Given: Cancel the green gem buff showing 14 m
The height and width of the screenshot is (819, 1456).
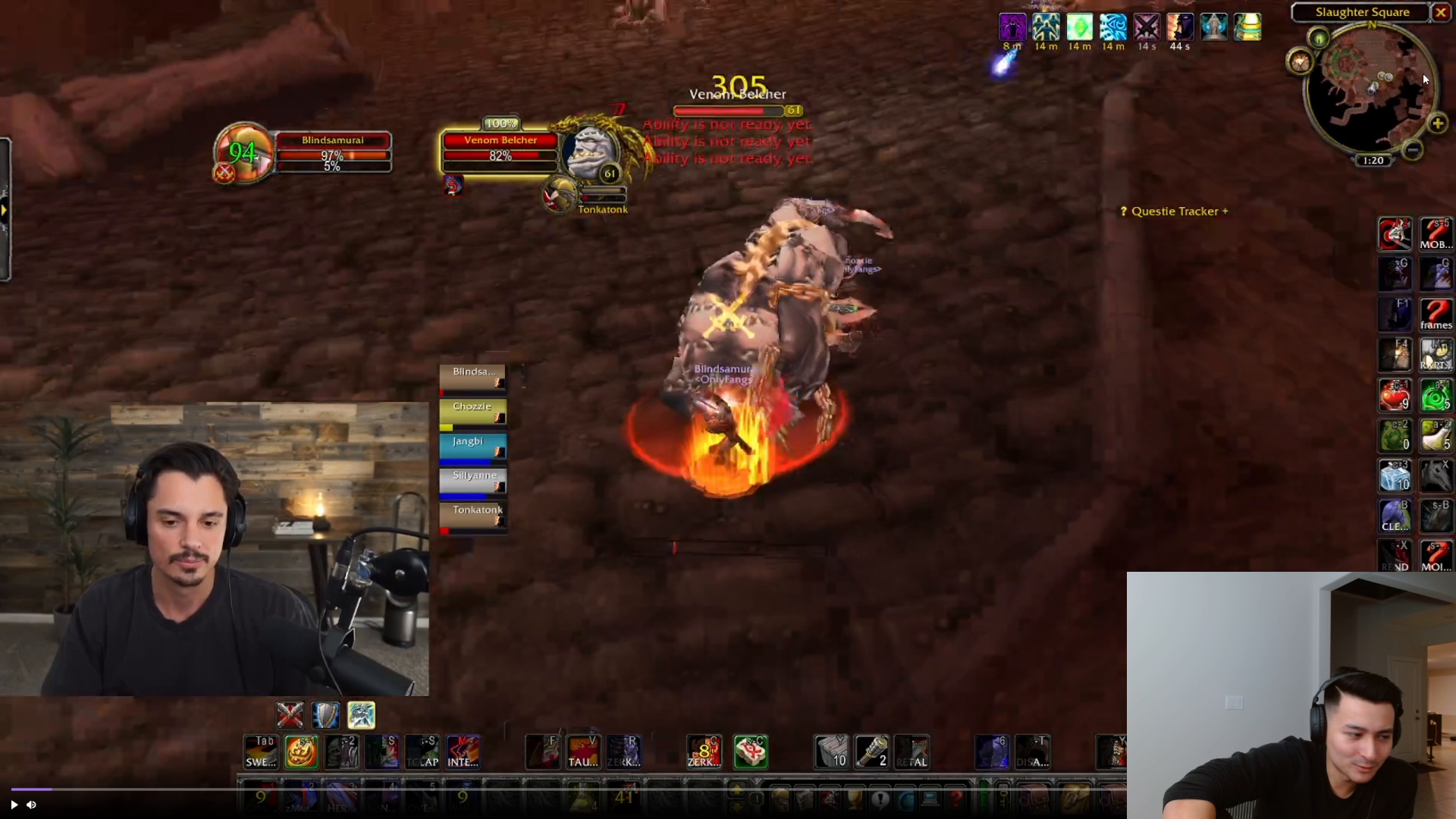Looking at the screenshot, I should (1079, 27).
